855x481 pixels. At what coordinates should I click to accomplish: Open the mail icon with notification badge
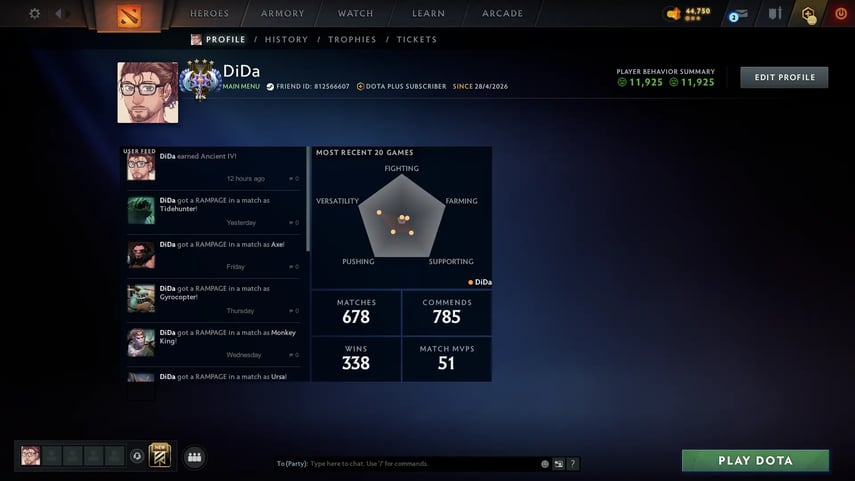pos(738,14)
